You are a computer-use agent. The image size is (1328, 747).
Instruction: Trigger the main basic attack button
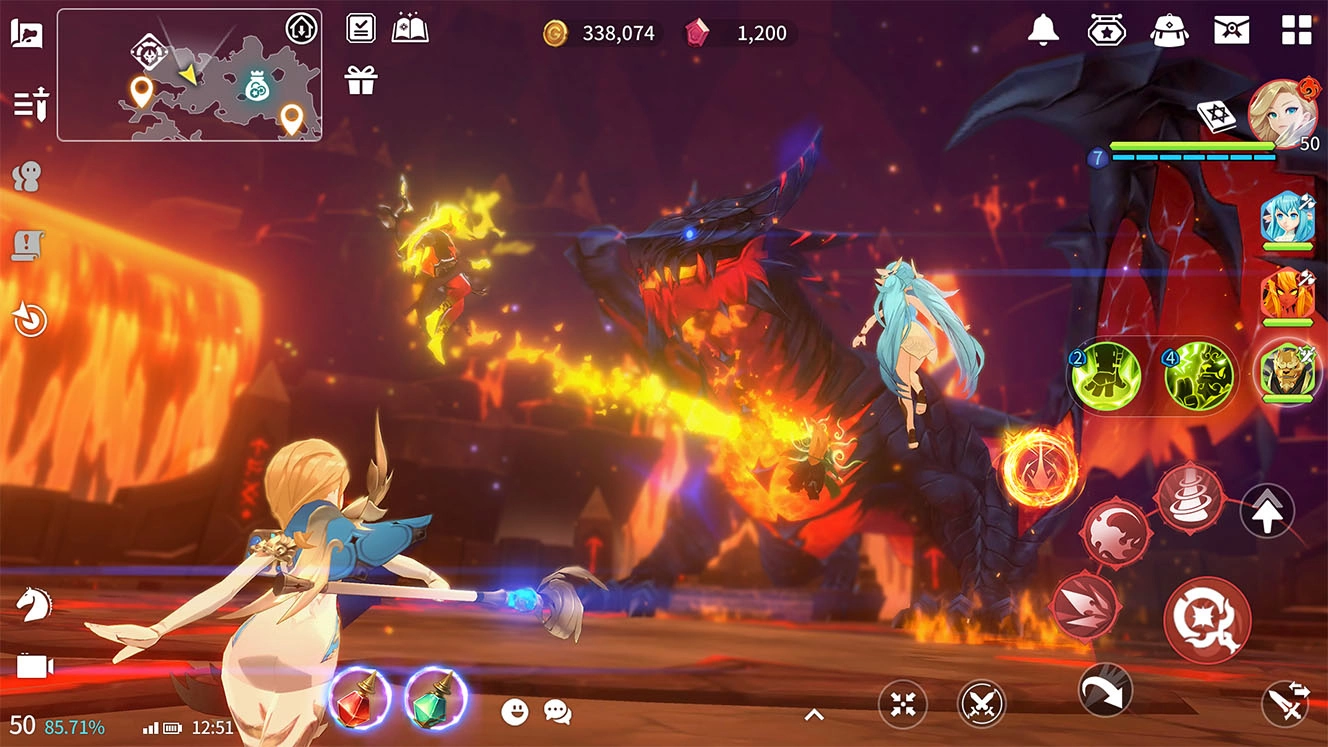tap(1207, 620)
